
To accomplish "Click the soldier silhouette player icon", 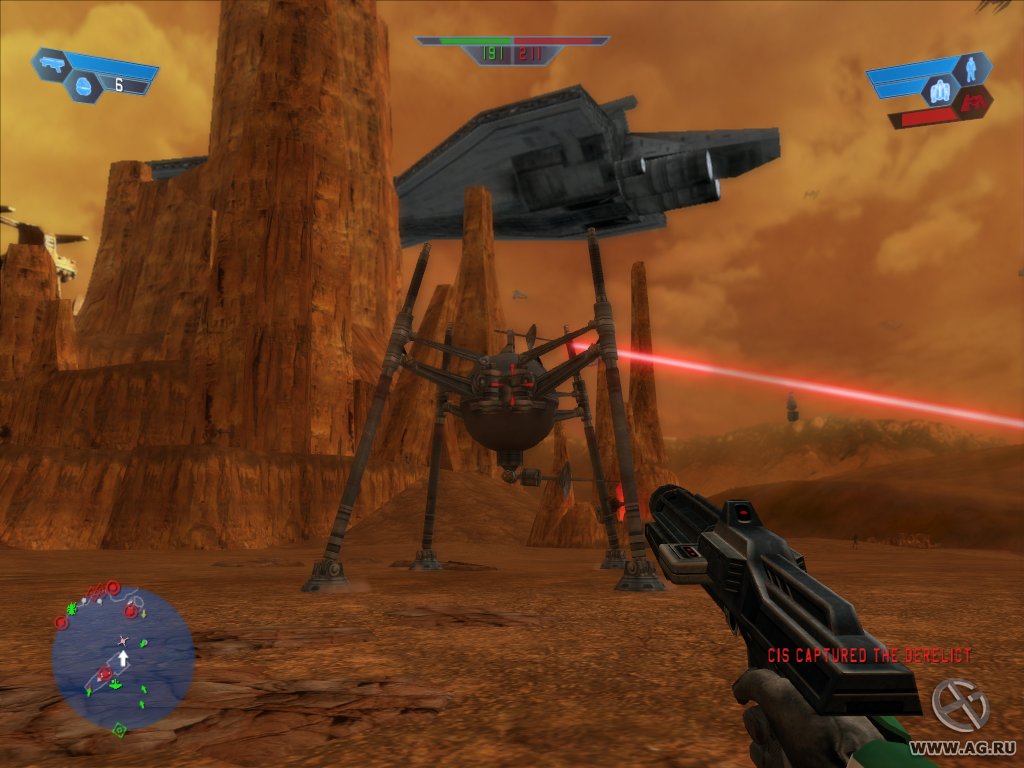I will click(973, 69).
